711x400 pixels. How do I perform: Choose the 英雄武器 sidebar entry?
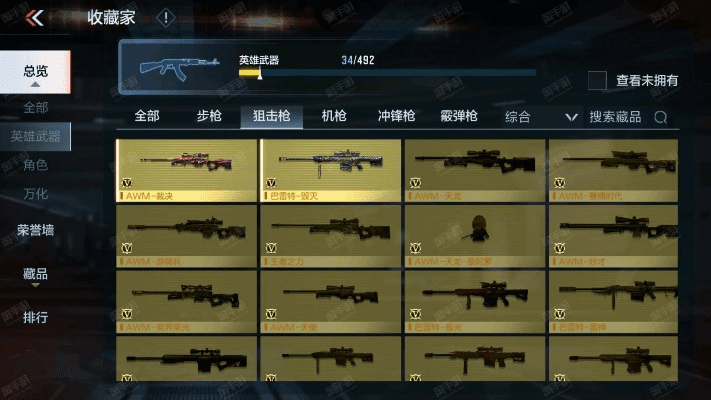[x=35, y=136]
